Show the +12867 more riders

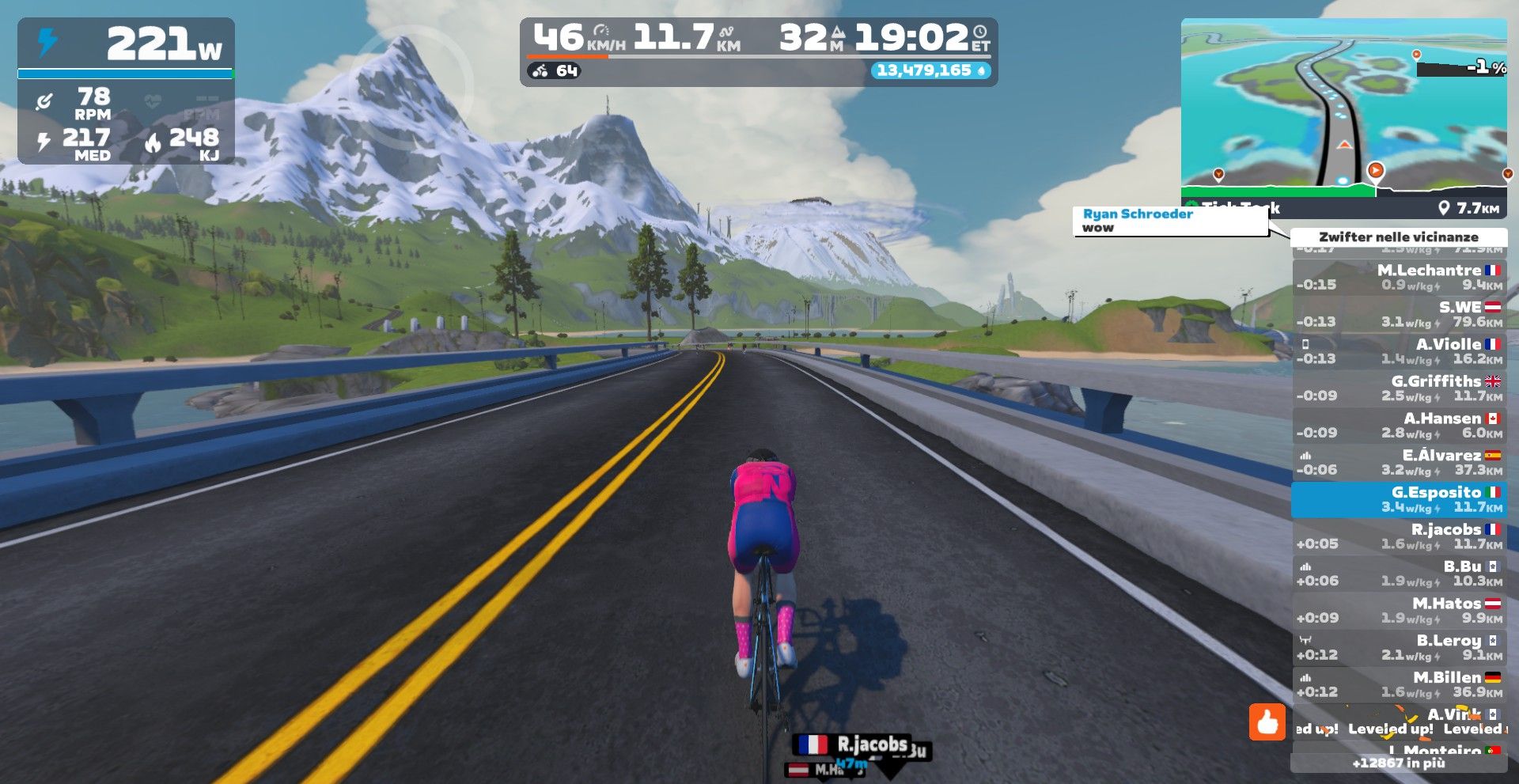(1399, 763)
